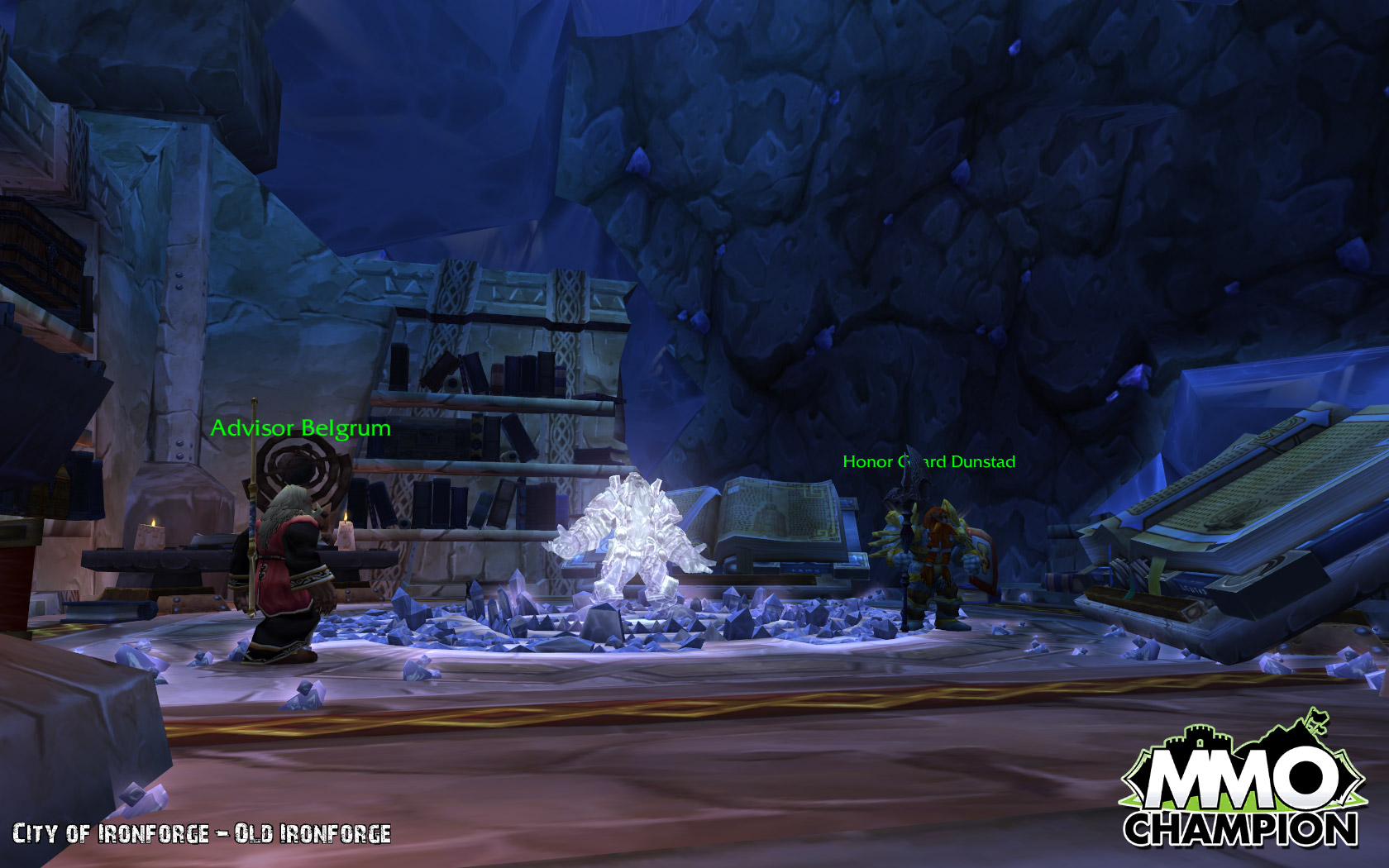Target the Honor Guard Dunstad name label
This screenshot has width=1389, height=868.
pyautogui.click(x=928, y=462)
